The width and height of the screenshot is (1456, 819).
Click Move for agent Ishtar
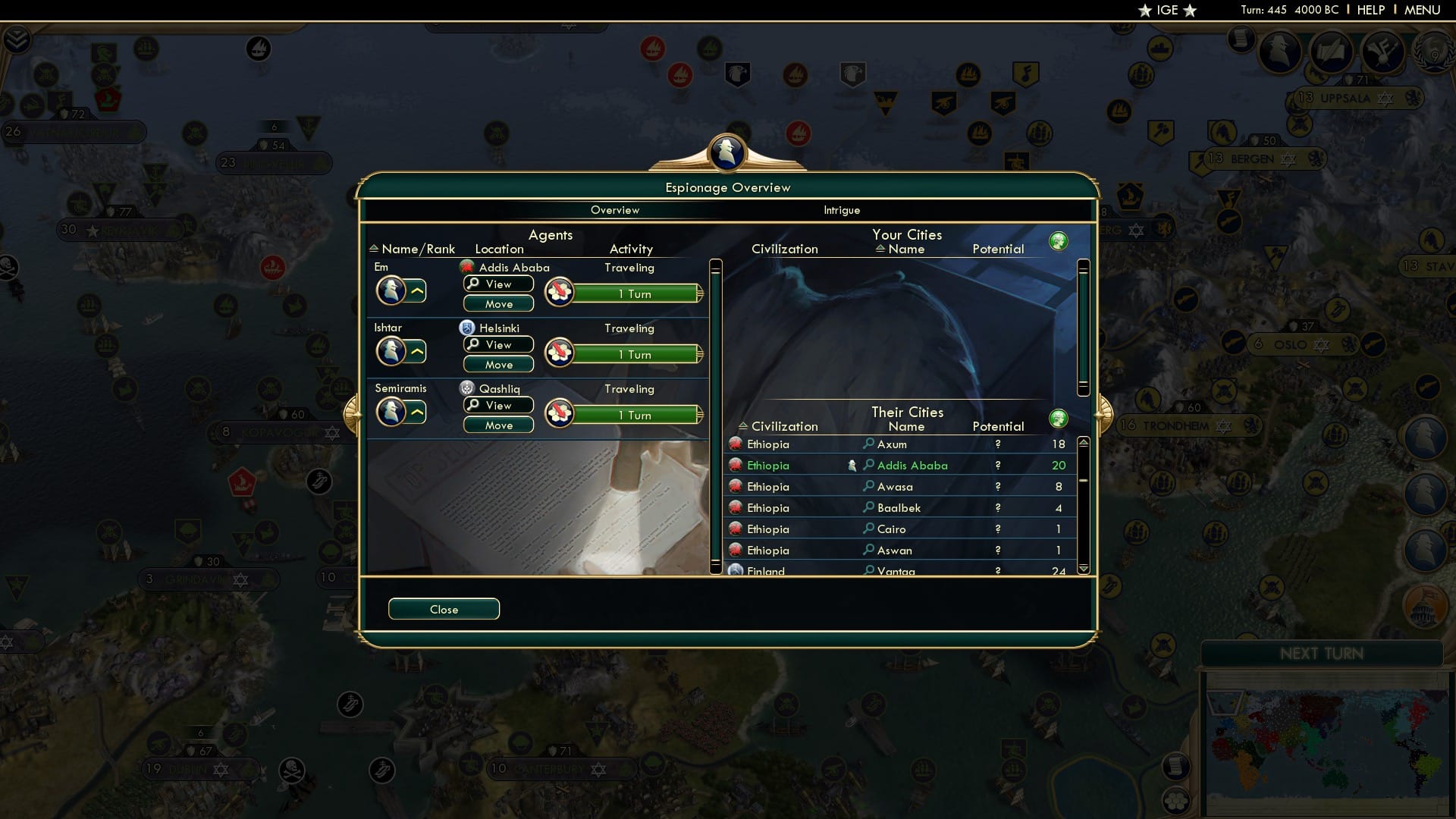(x=497, y=364)
